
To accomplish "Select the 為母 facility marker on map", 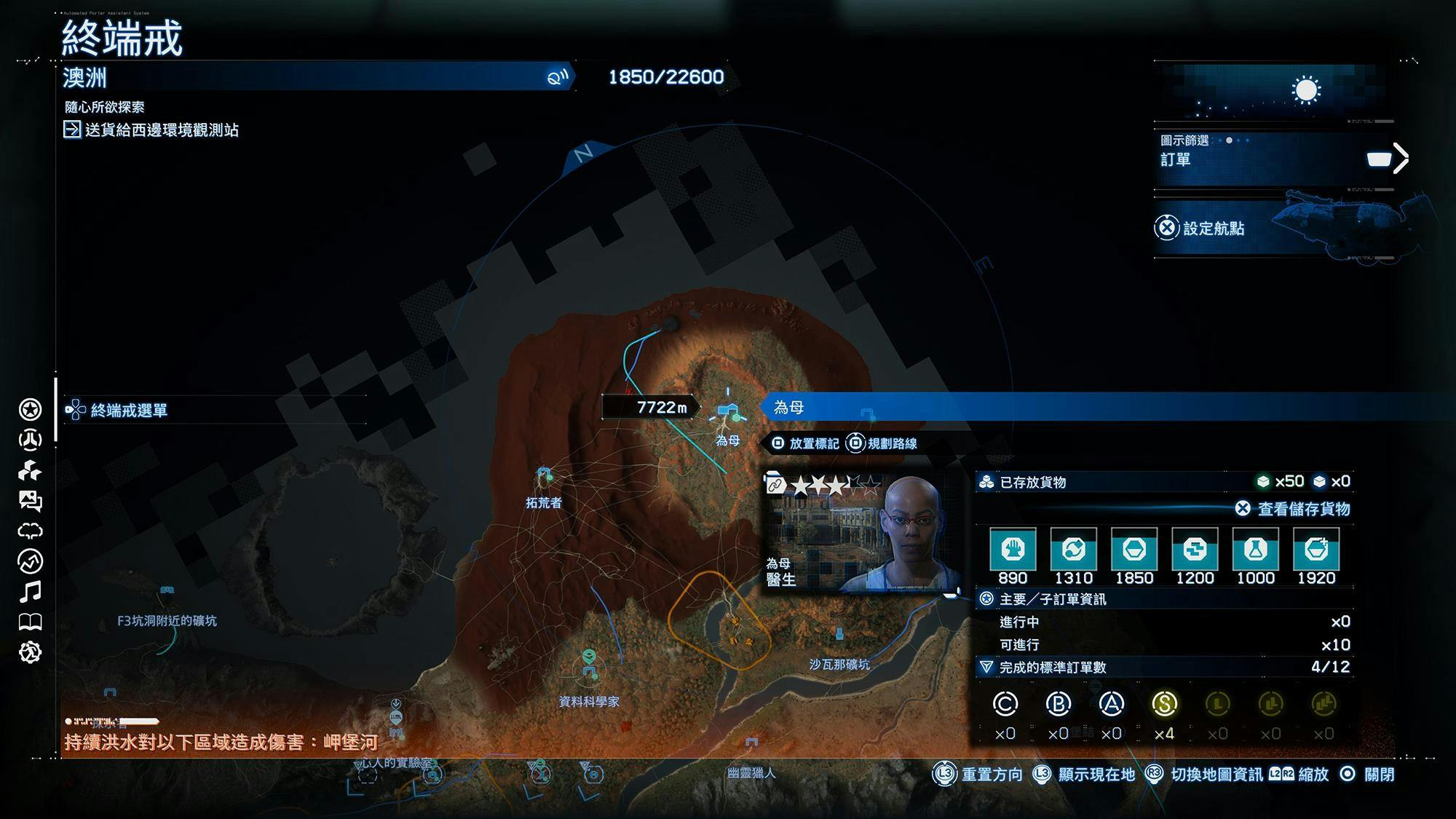I will point(726,413).
